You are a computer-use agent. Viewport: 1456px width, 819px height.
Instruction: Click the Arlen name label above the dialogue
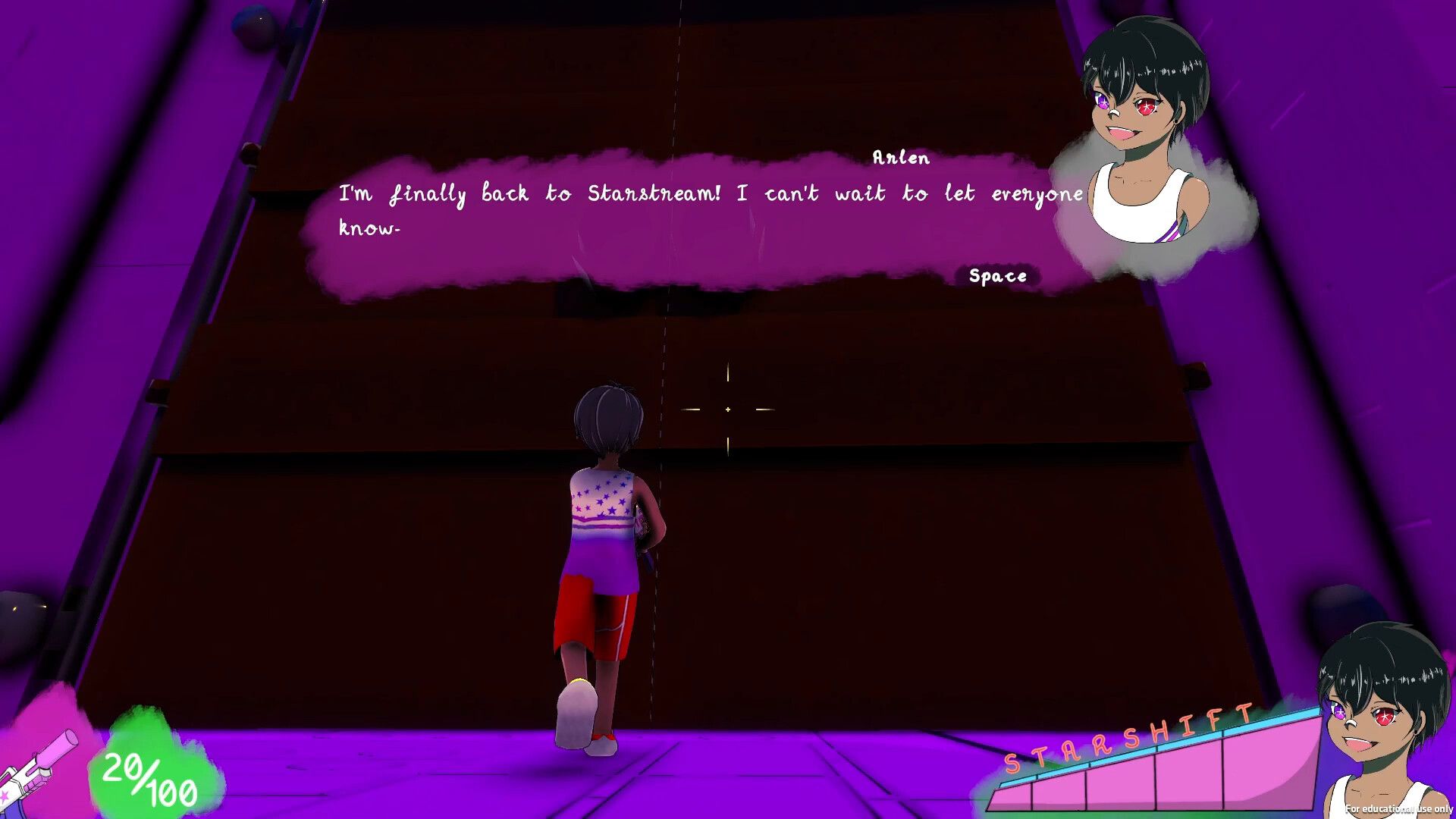pyautogui.click(x=901, y=158)
